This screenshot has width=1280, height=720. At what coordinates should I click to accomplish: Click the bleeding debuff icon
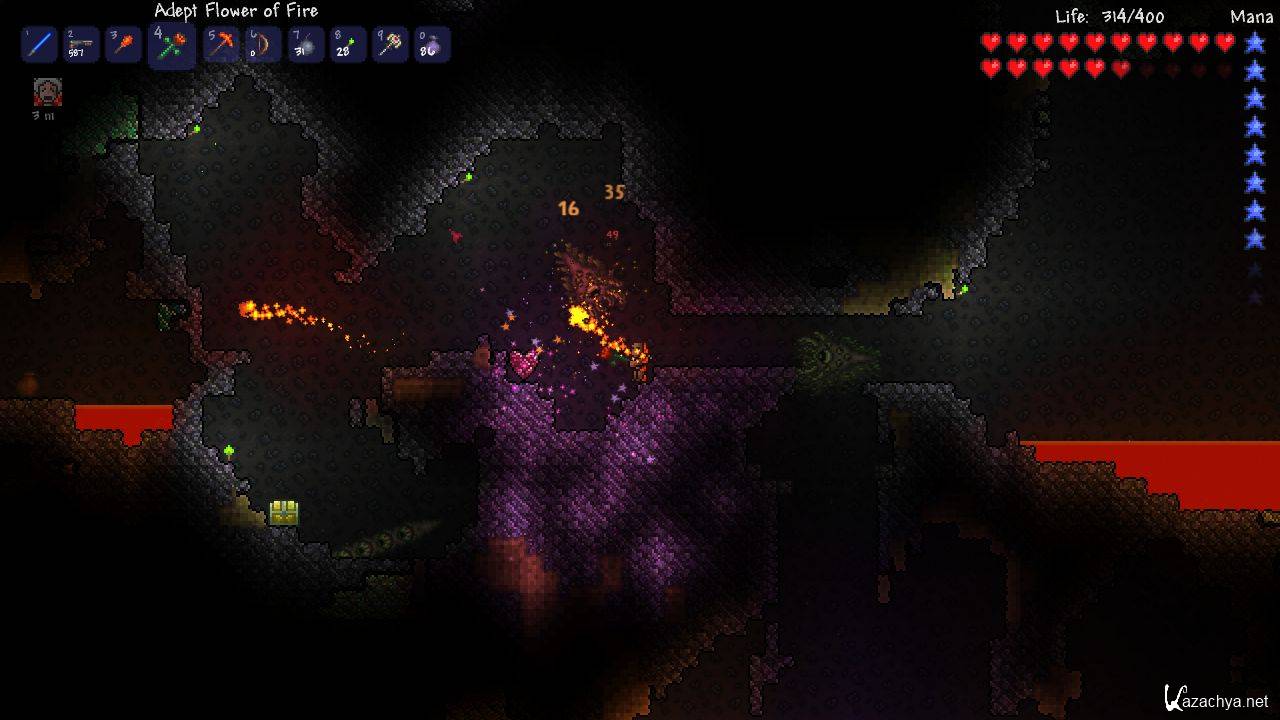(x=47, y=92)
